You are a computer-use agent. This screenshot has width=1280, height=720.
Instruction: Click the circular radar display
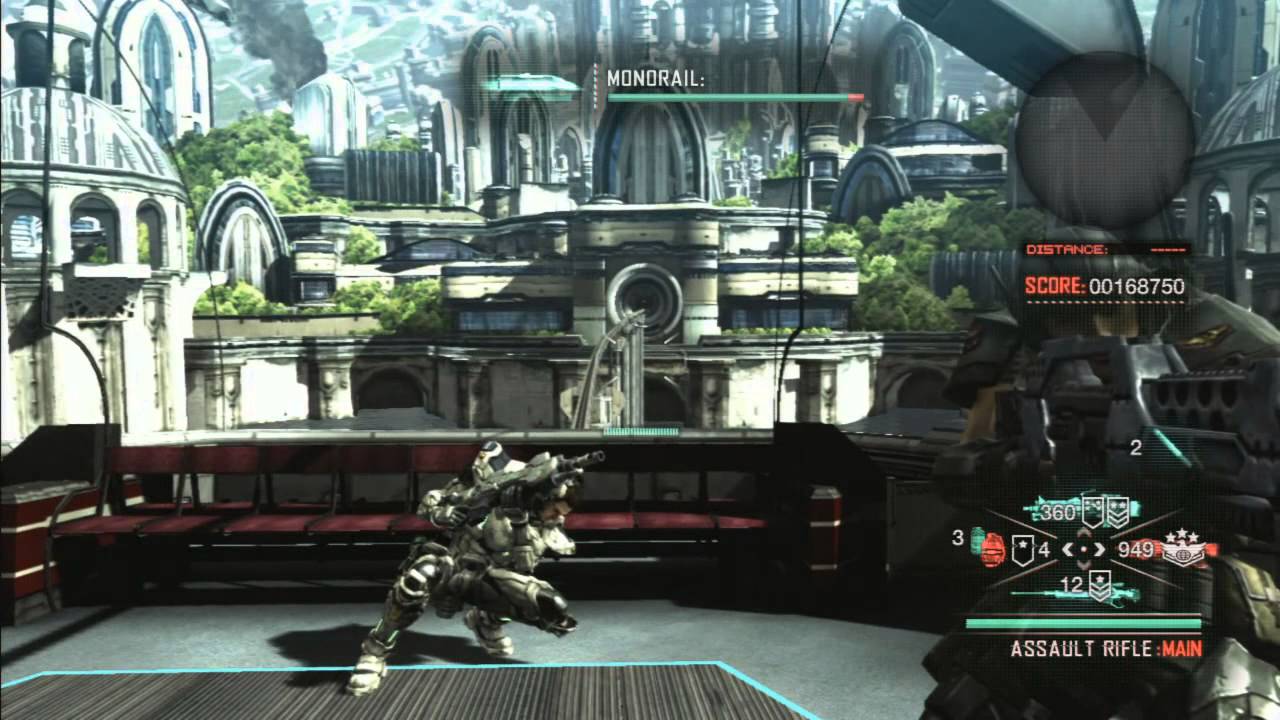pyautogui.click(x=1103, y=138)
